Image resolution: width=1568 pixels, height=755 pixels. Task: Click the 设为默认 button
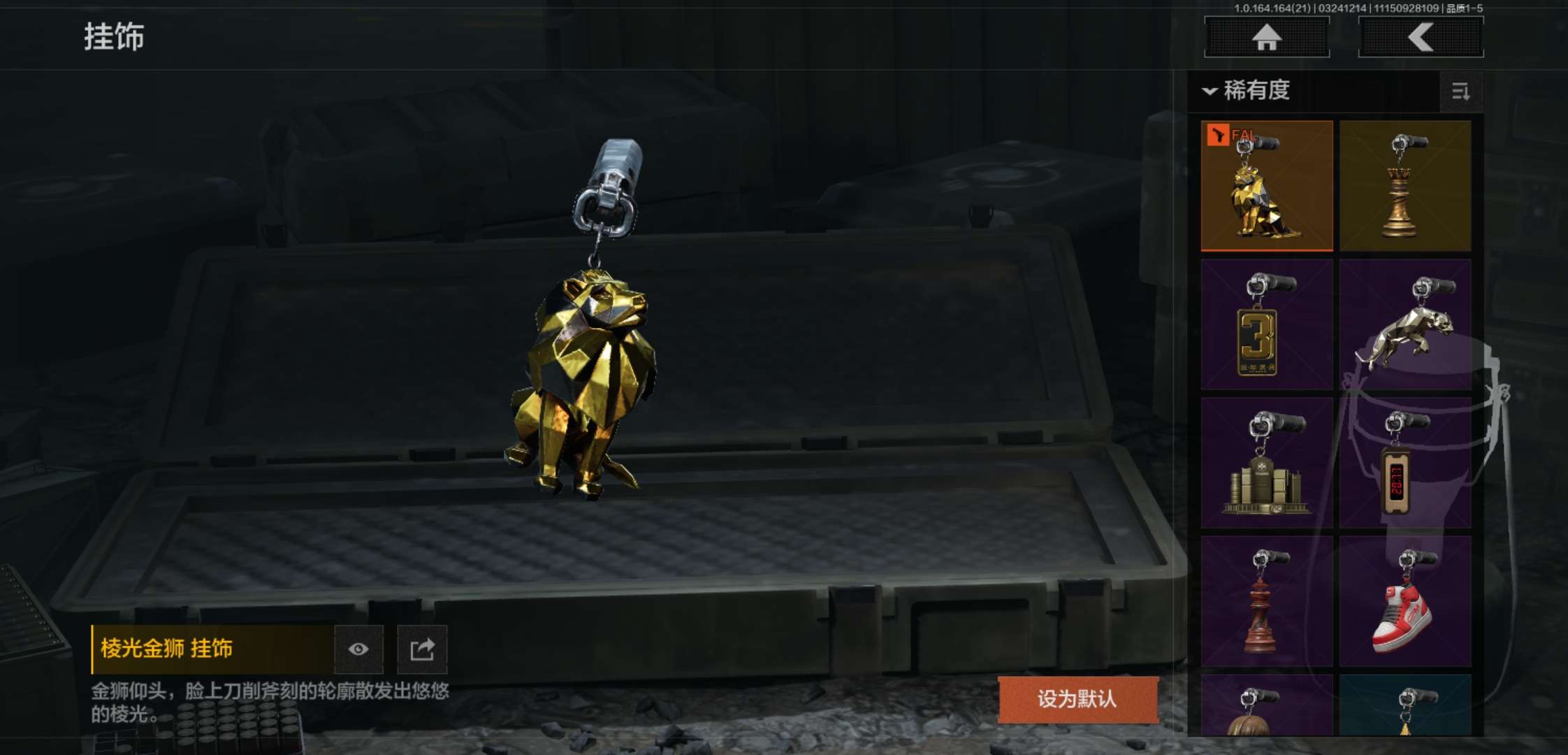(1077, 699)
